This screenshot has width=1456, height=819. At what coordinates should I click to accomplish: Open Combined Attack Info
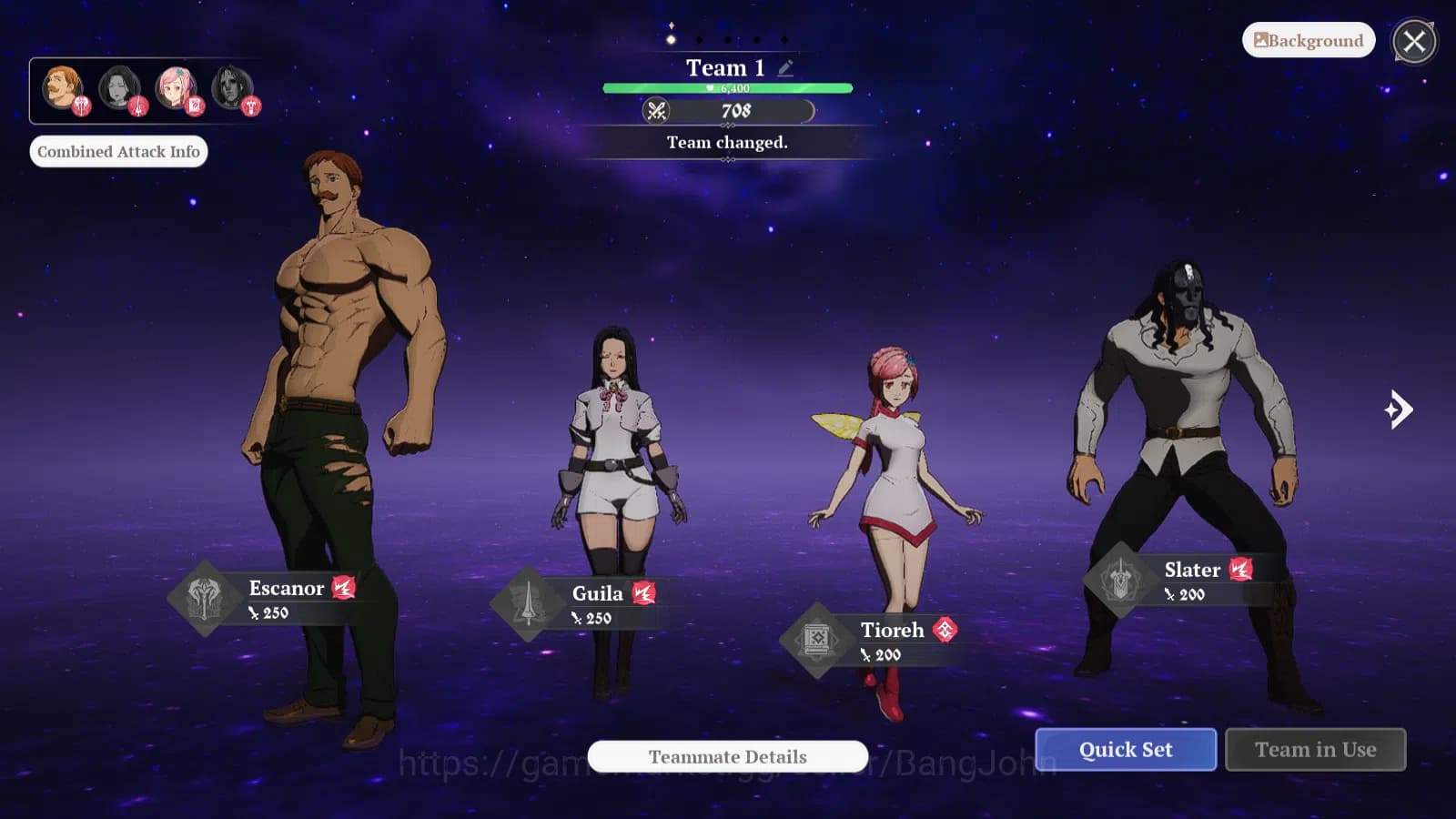click(118, 151)
